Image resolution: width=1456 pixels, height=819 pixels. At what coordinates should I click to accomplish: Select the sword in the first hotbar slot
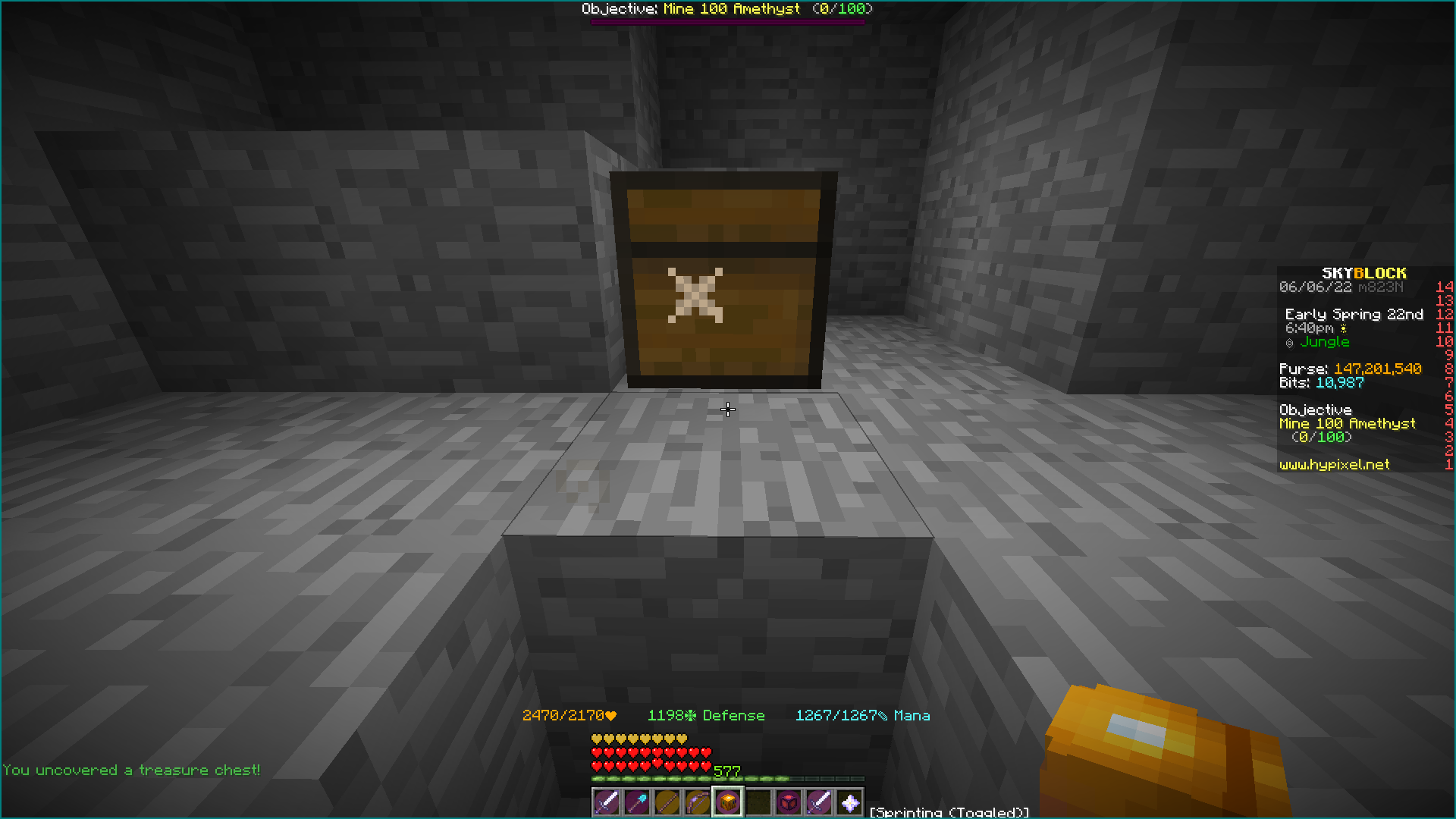(606, 802)
